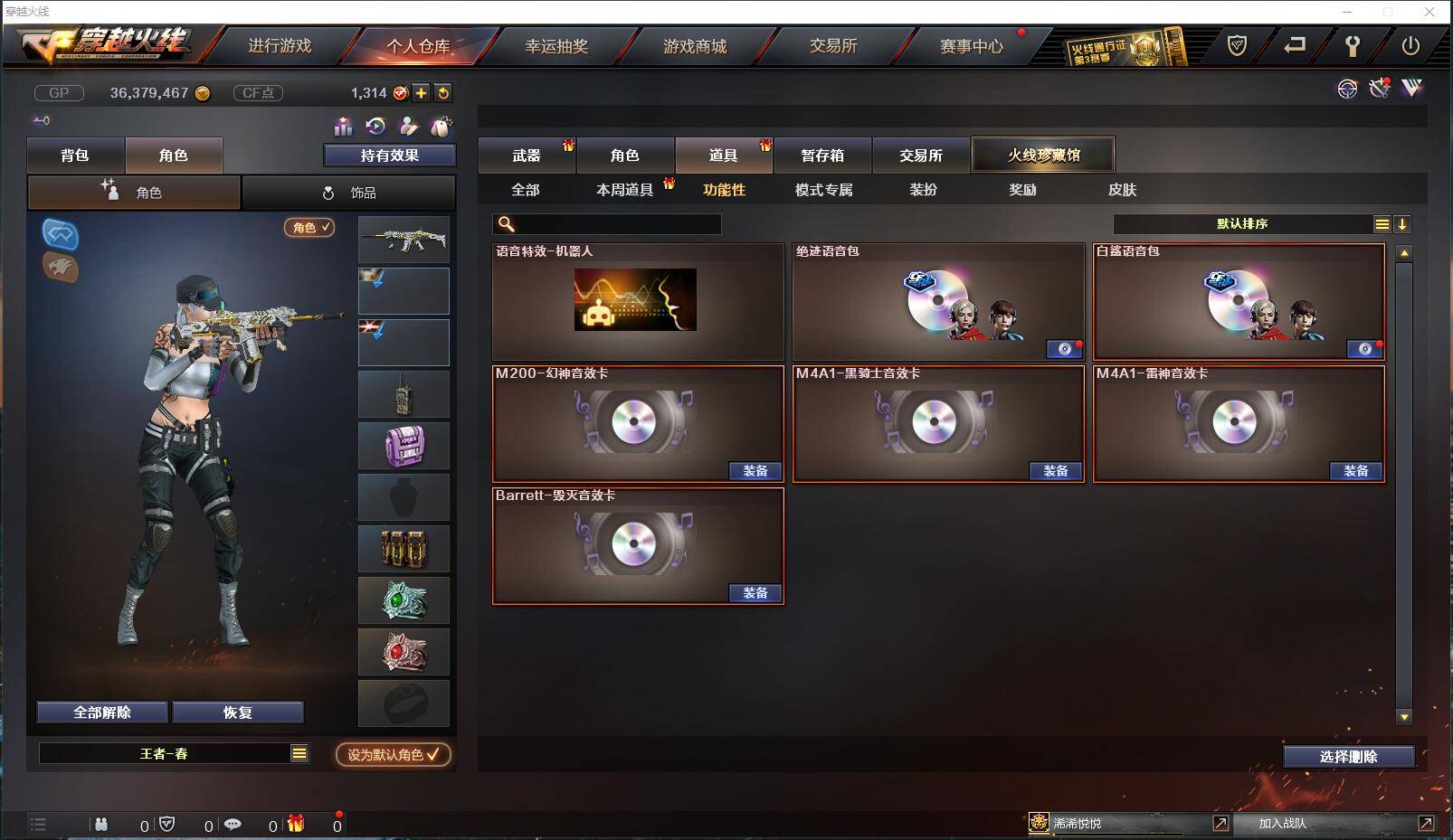Toggle audio preview on 绝迹语音包 card
This screenshot has width=1453, height=840.
[x=1064, y=349]
